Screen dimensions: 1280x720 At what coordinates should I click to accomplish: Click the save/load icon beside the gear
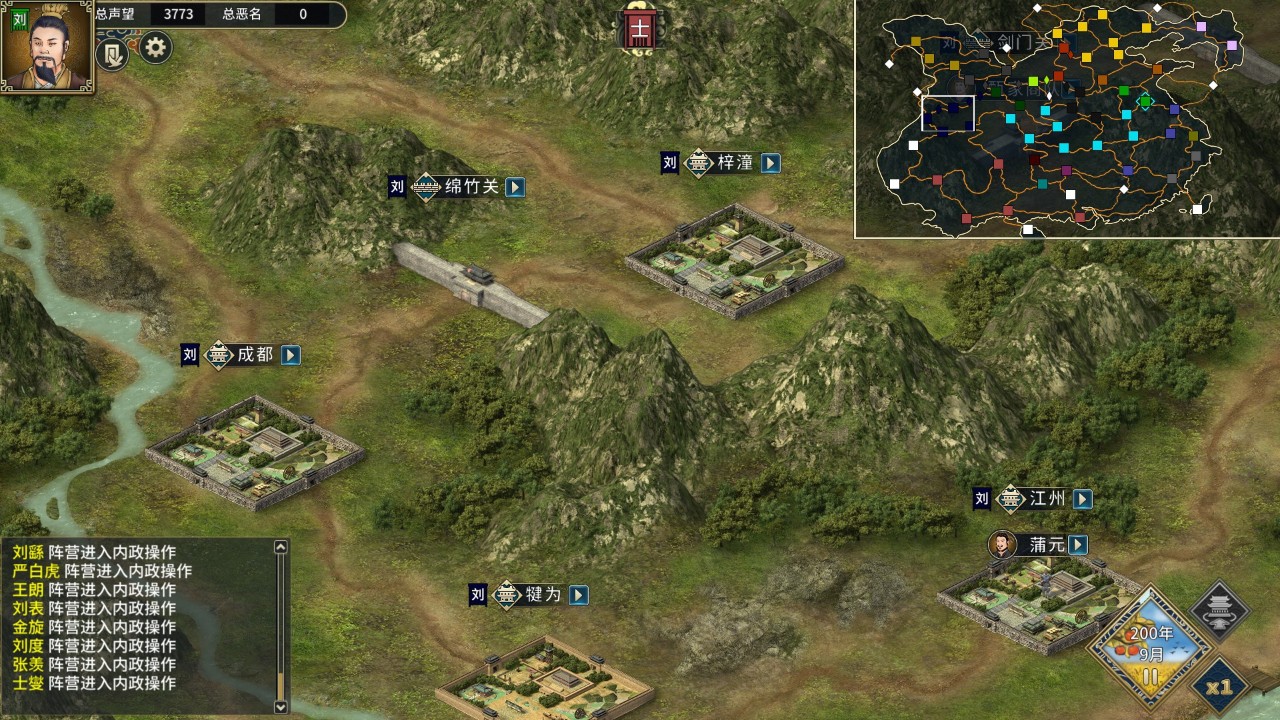coord(112,54)
